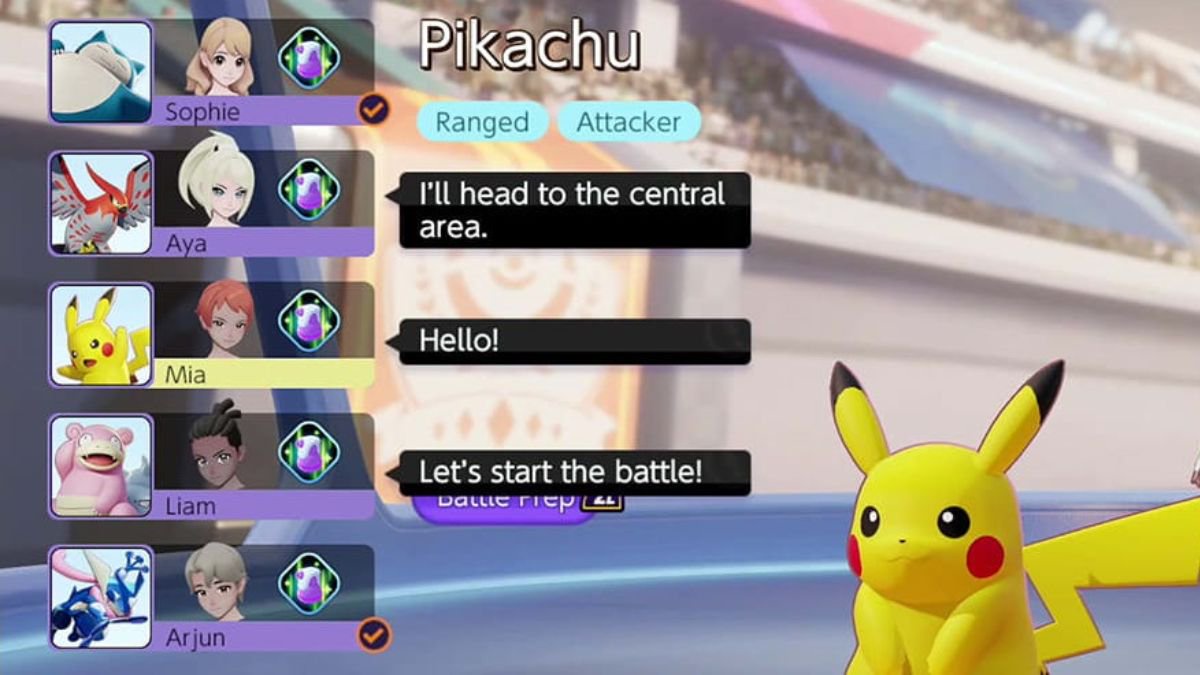Open the Battle Prep button

[x=505, y=503]
